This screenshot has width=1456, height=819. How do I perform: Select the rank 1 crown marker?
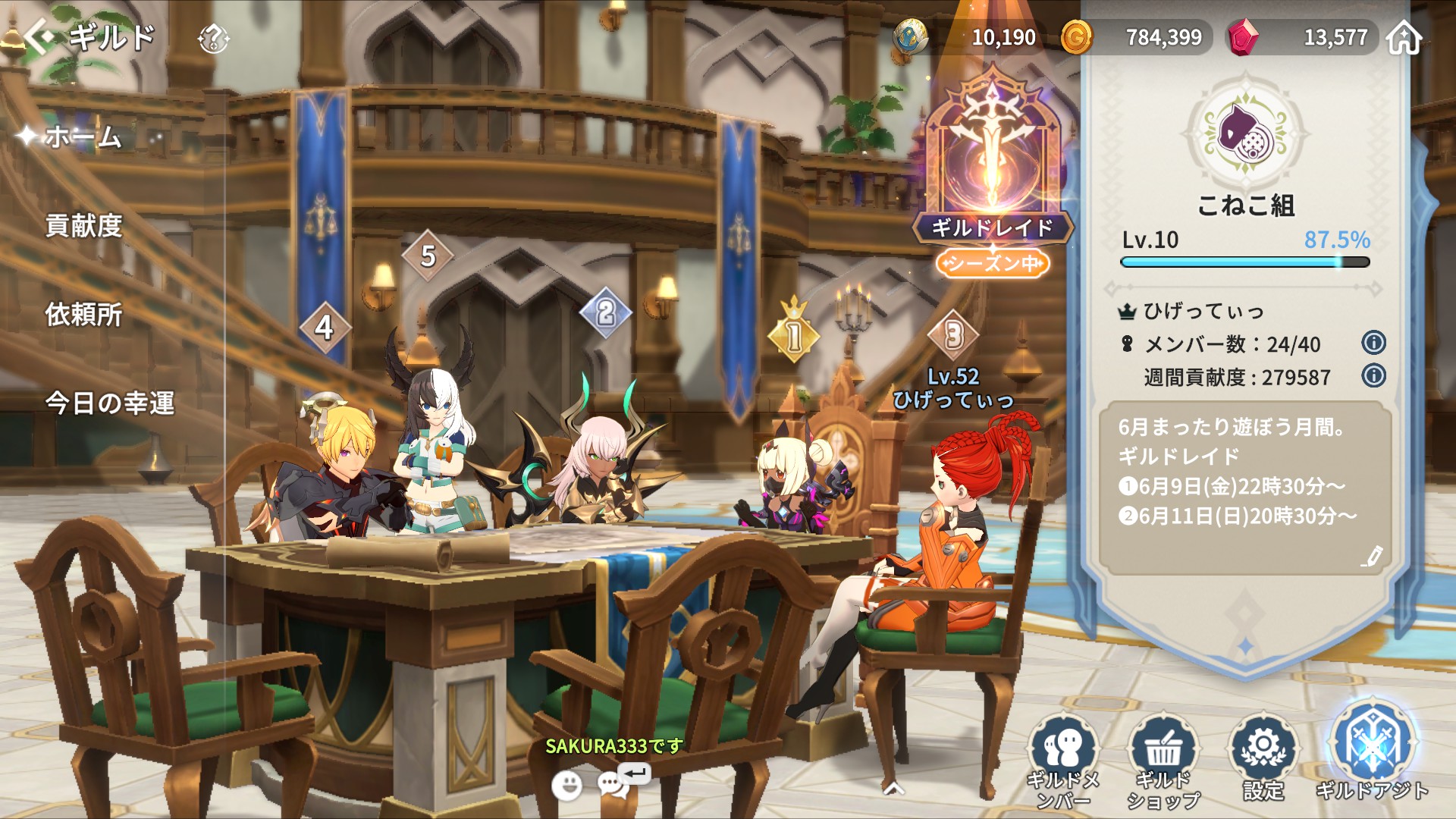click(794, 334)
